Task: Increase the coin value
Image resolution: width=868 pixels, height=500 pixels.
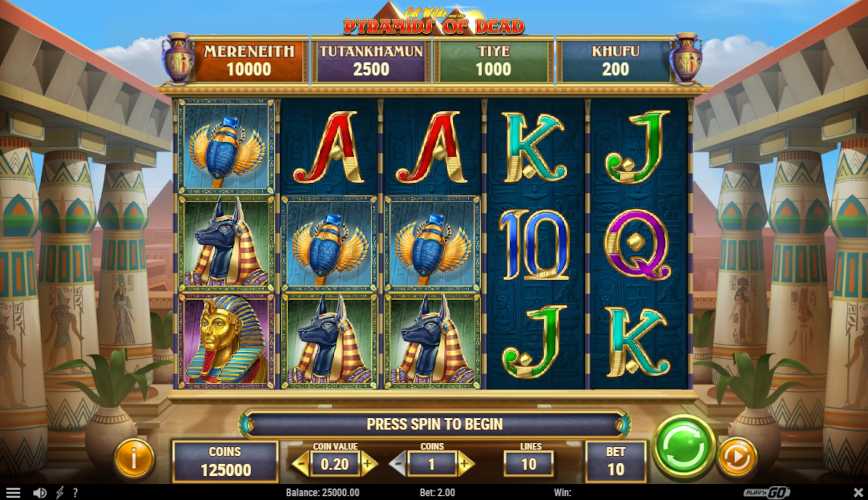Action: 367,463
